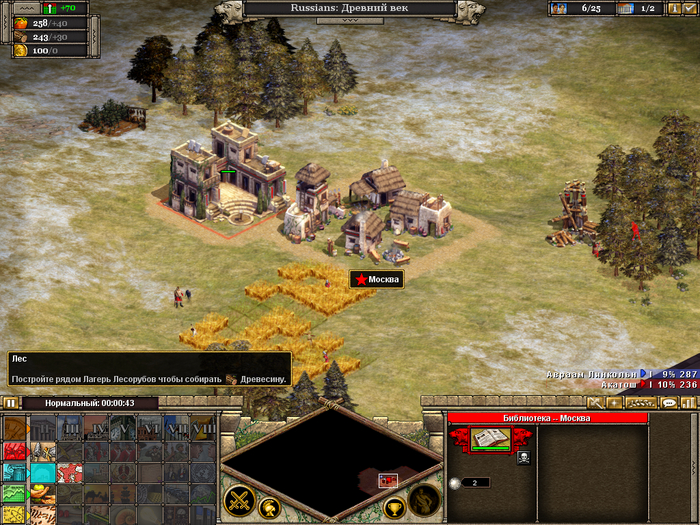Open the gold trophy button

(394, 507)
